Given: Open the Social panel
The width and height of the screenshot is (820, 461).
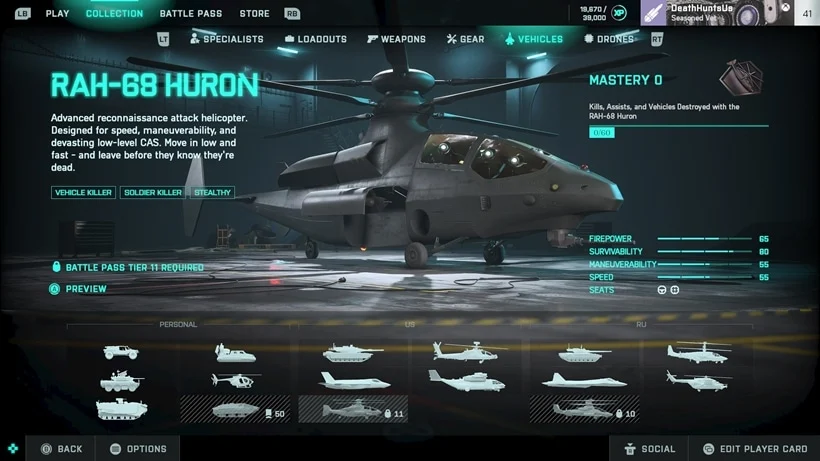Looking at the screenshot, I should point(648,449).
